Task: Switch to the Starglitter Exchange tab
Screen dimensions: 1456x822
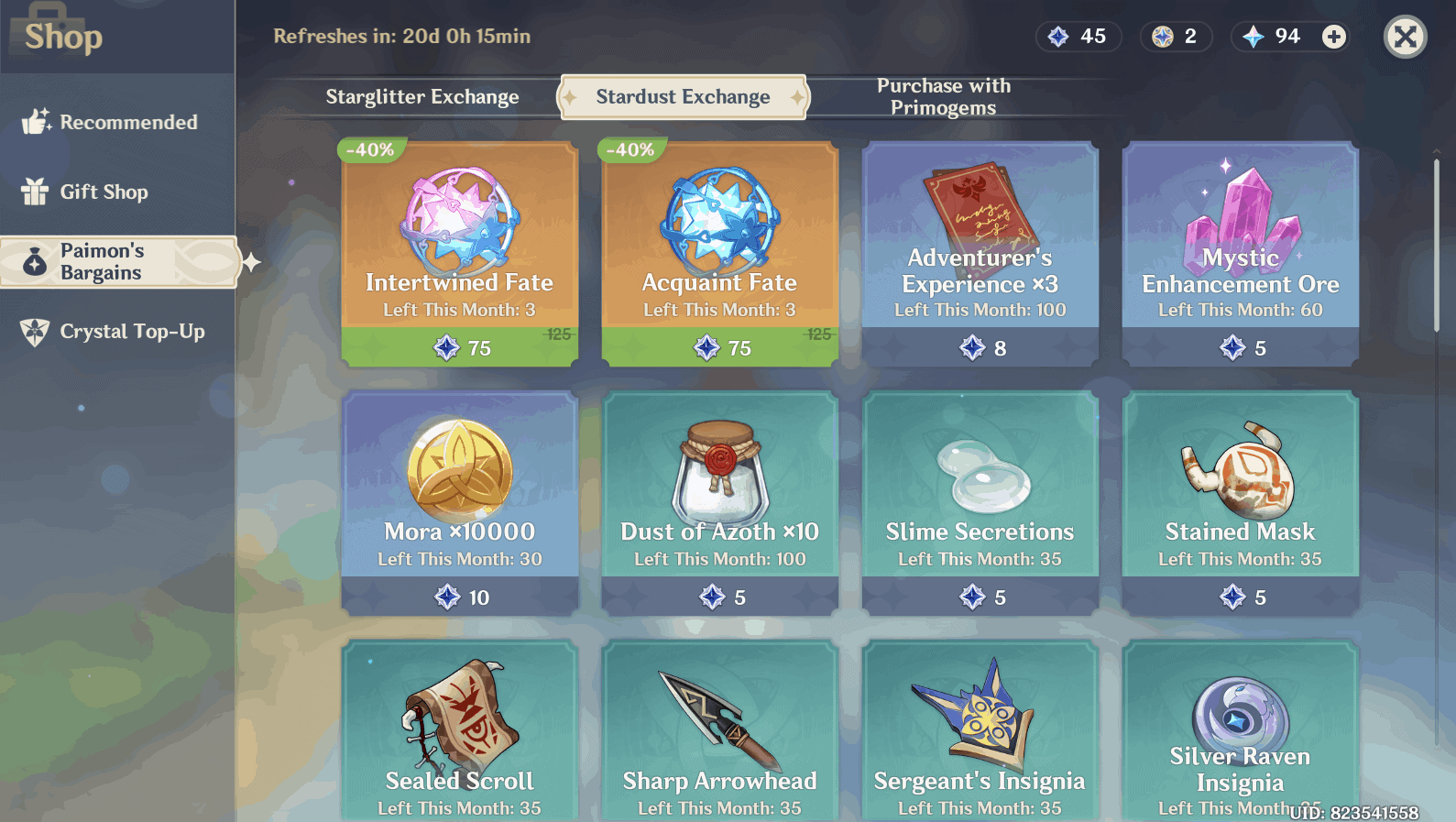Action: pyautogui.click(x=422, y=96)
